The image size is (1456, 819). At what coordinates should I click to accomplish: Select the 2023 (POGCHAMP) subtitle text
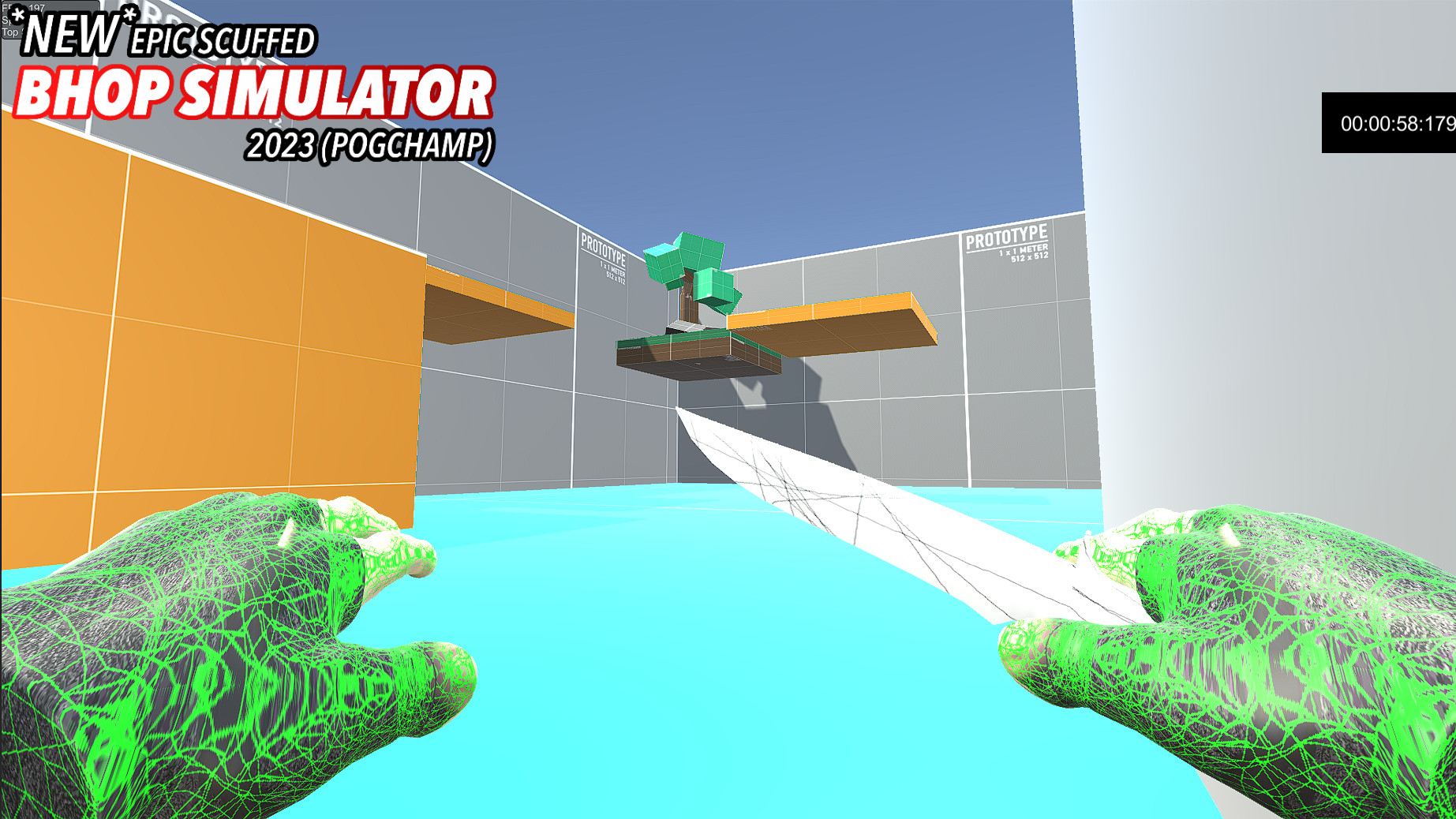pos(369,145)
